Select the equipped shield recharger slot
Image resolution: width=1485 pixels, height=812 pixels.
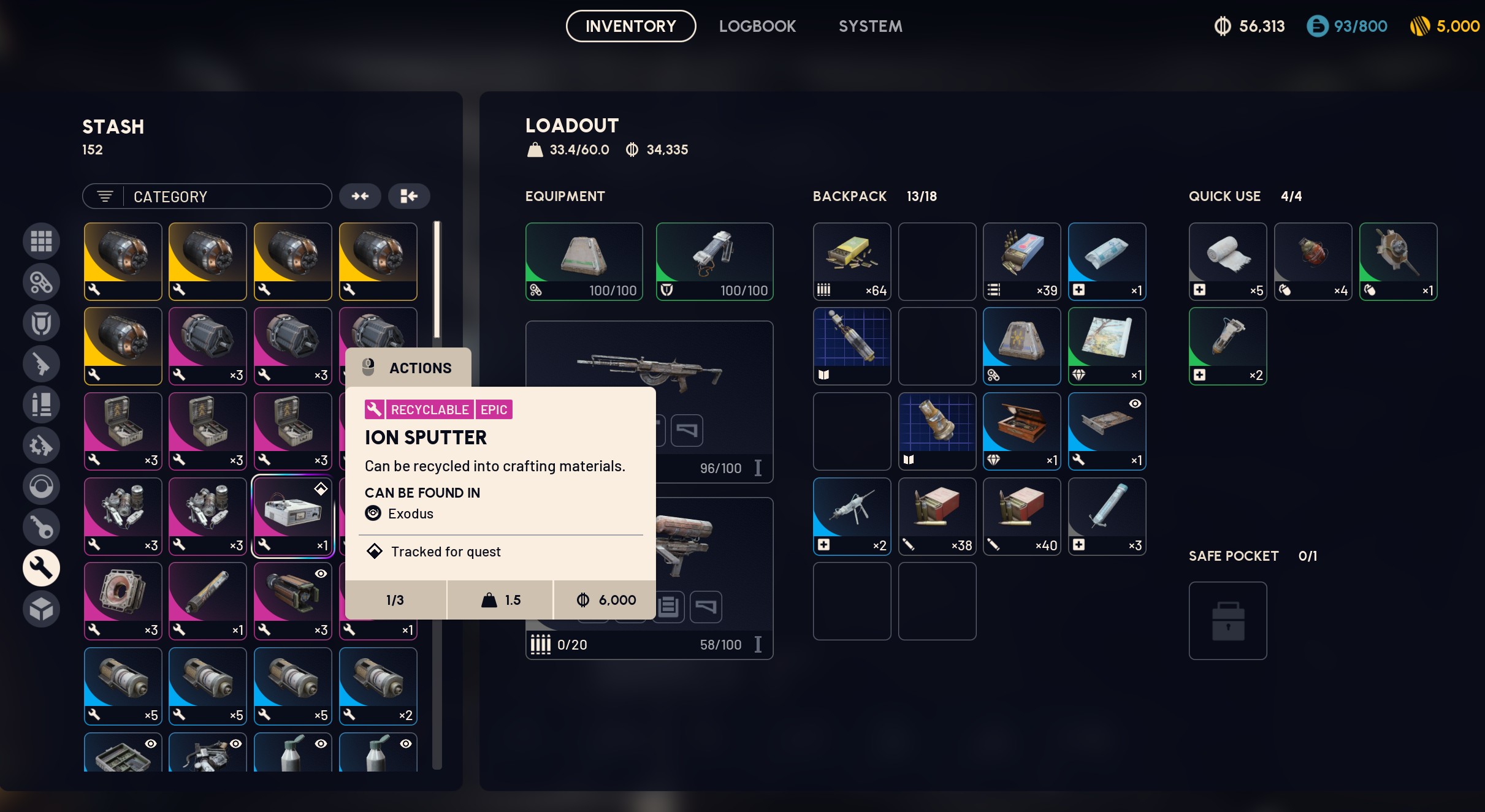click(x=714, y=261)
